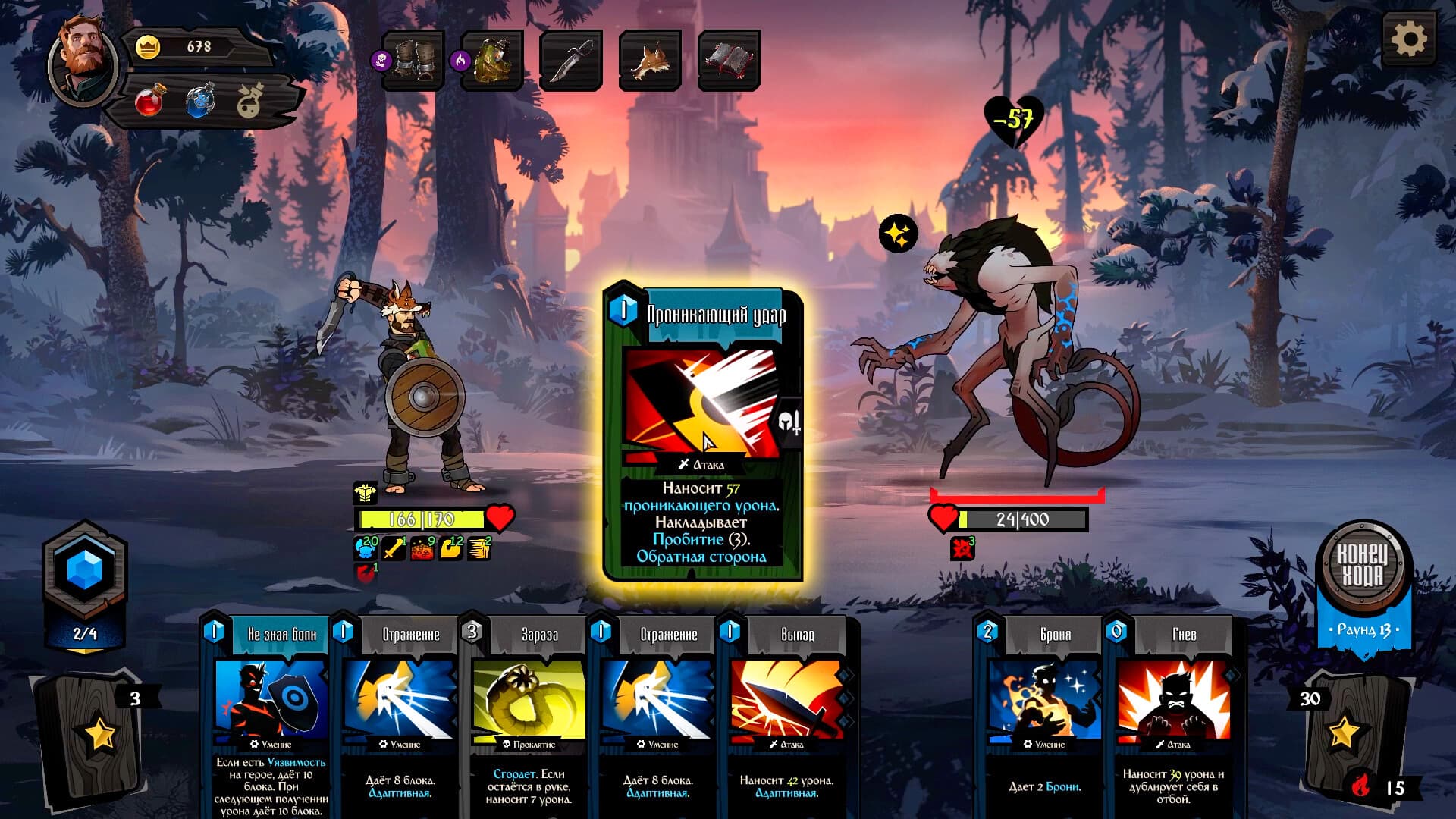Inspect the fox mask relic
This screenshot has width=1456, height=819.
point(650,61)
